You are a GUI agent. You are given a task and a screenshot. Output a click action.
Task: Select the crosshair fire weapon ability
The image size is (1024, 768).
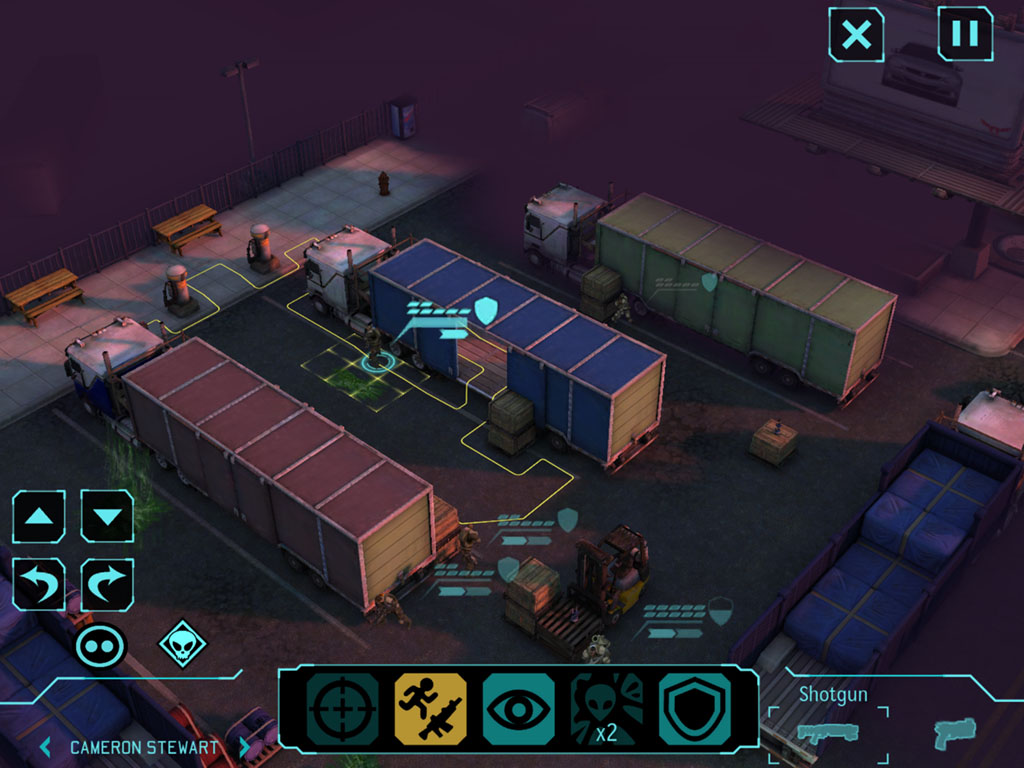tap(342, 709)
